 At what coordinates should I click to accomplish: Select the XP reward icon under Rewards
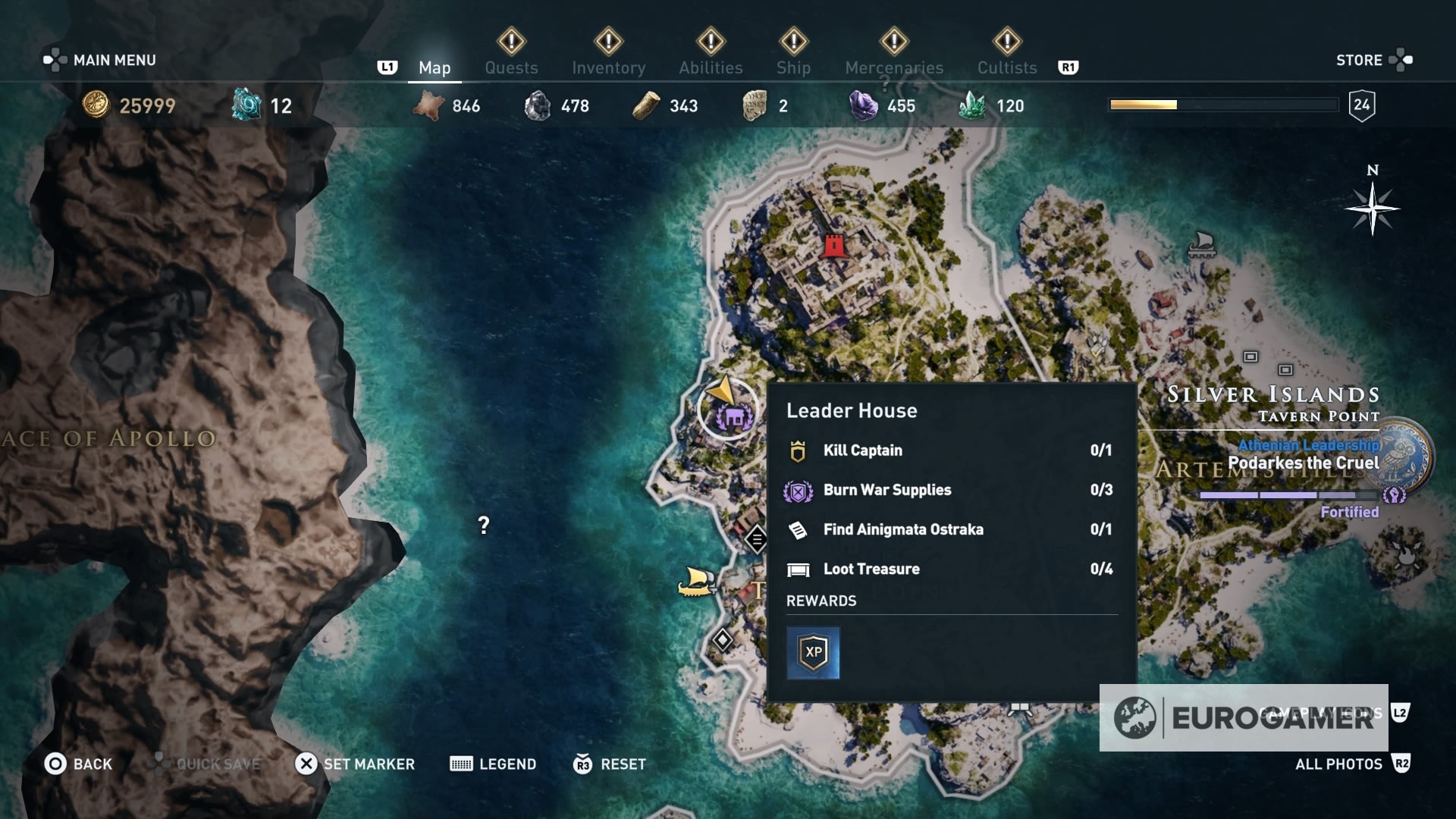pyautogui.click(x=814, y=653)
